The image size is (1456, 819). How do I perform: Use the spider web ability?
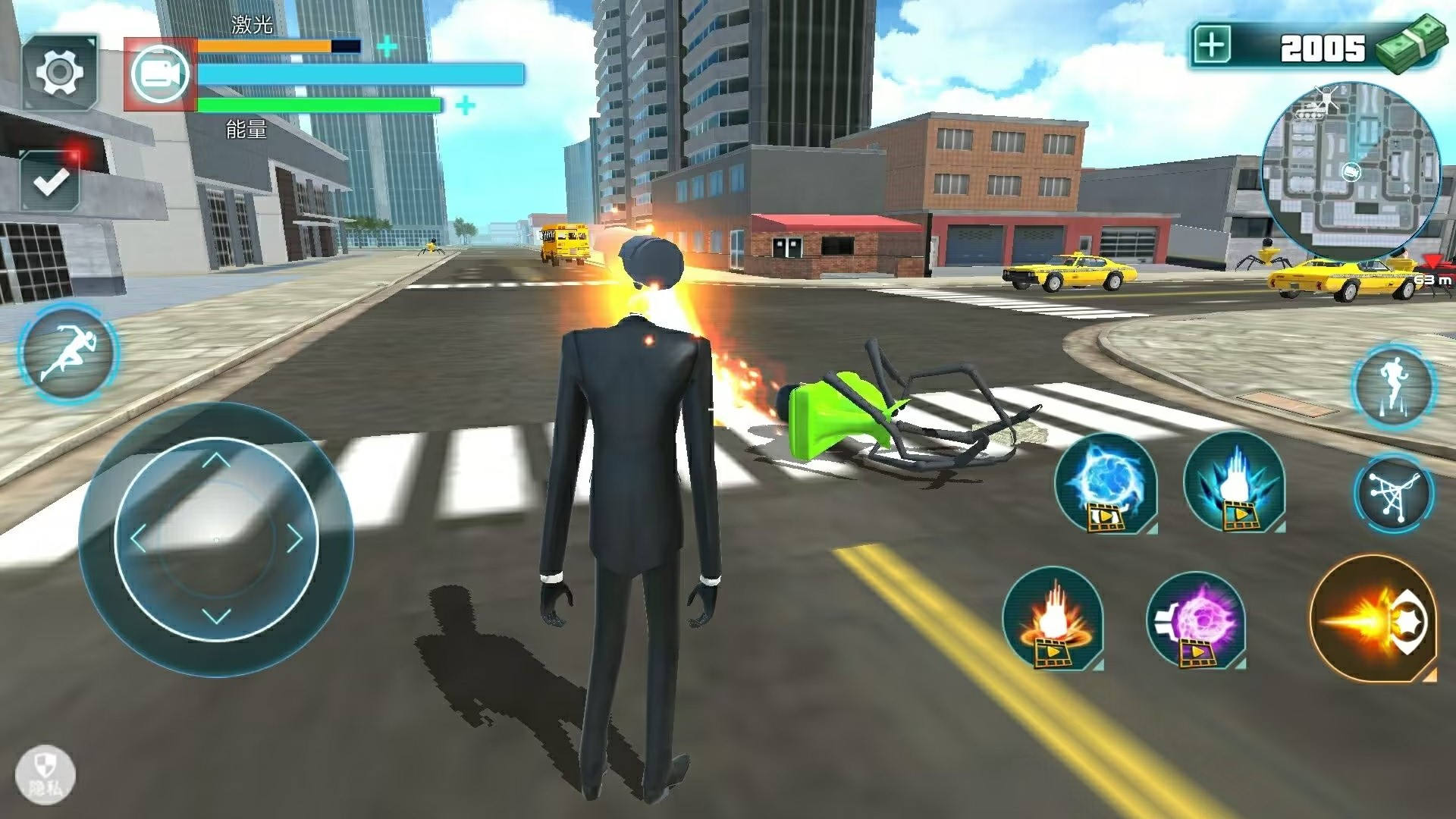pyautogui.click(x=1394, y=494)
